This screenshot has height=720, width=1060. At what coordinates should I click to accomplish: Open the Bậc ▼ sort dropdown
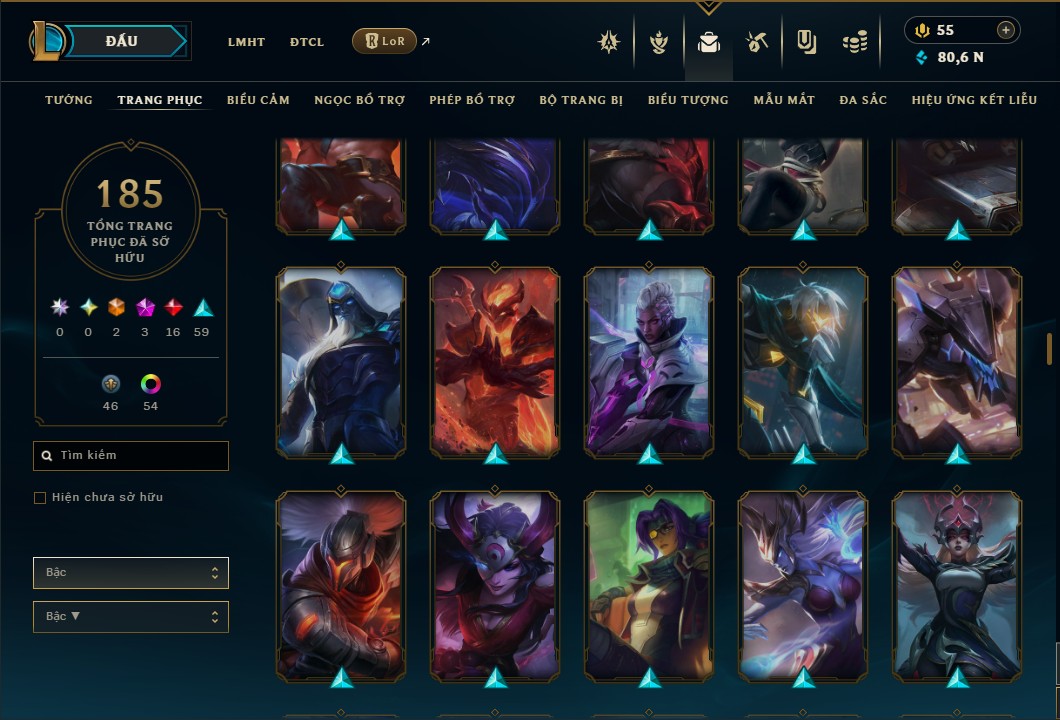pos(131,617)
